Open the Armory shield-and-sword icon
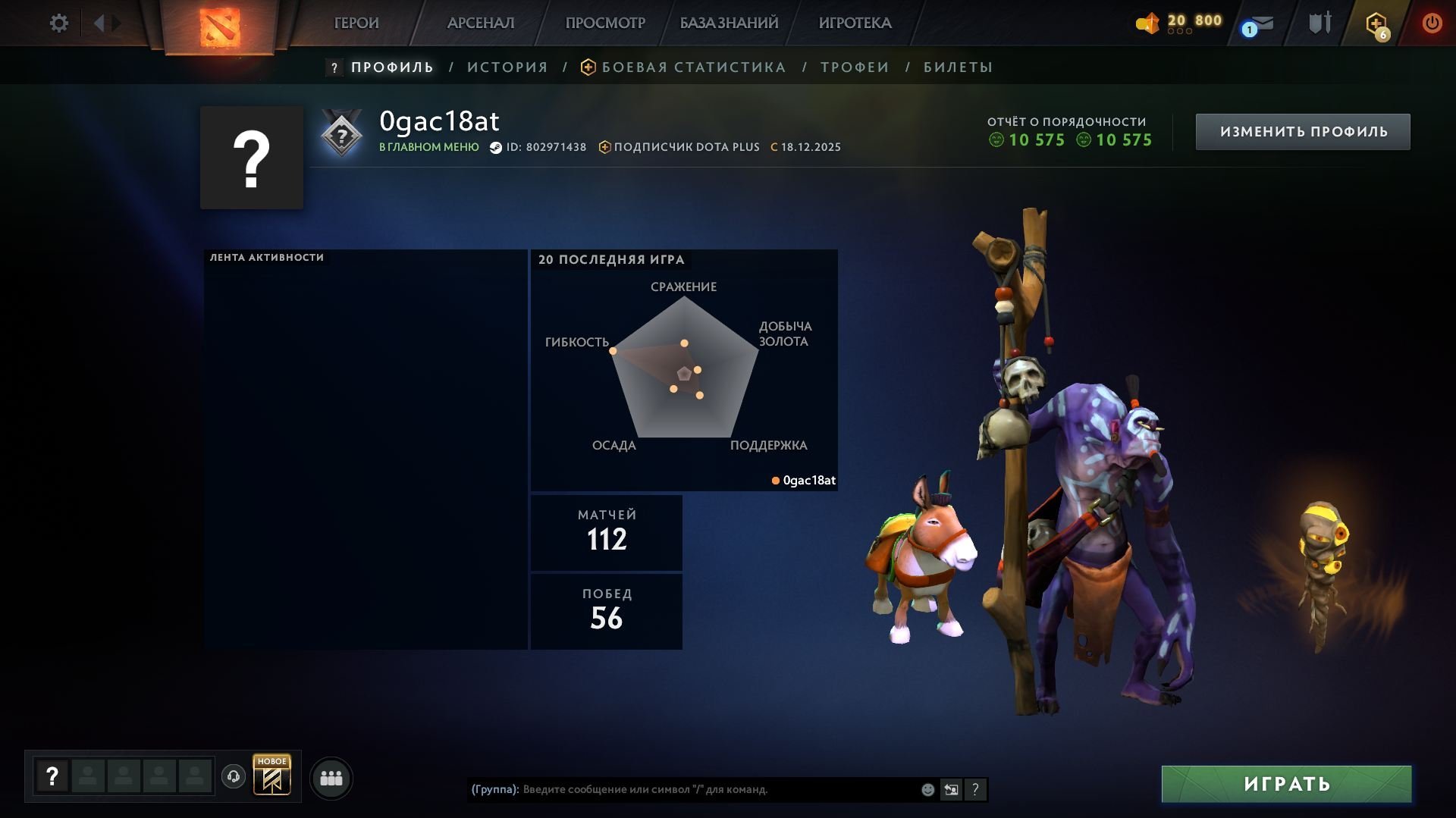The image size is (1456, 818). coord(1319,23)
